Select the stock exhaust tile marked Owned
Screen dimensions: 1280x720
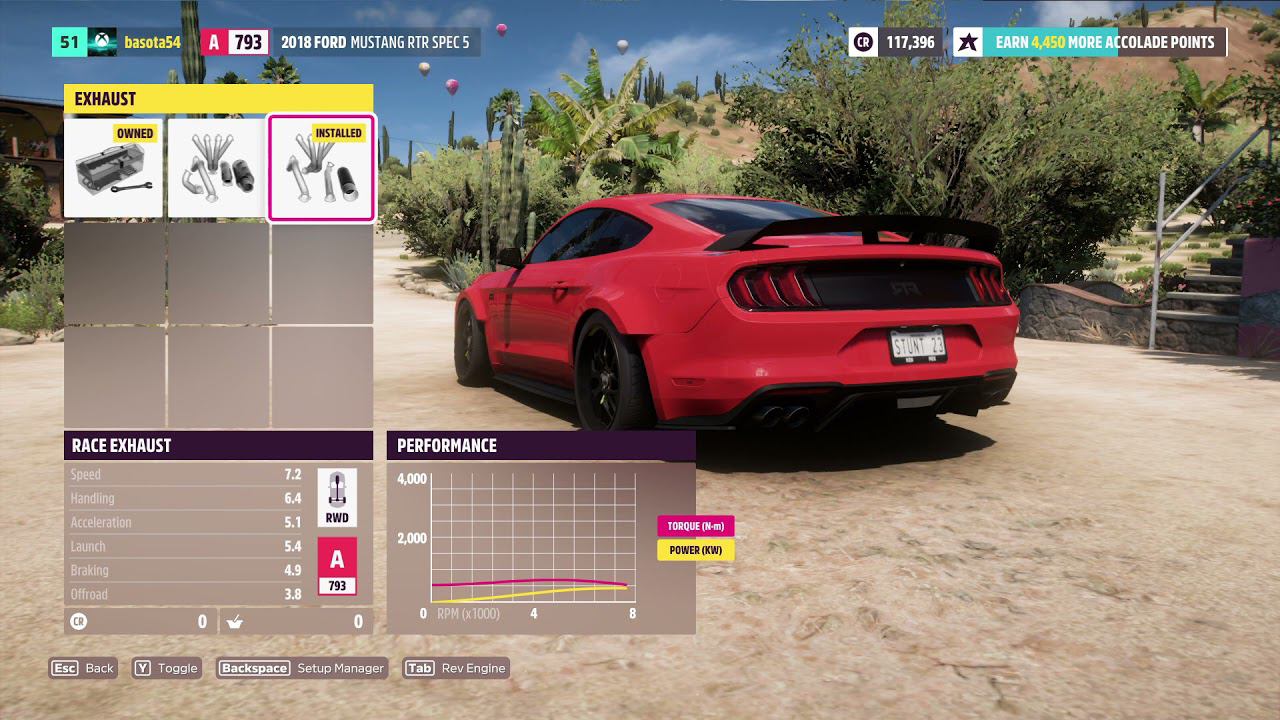(x=114, y=168)
